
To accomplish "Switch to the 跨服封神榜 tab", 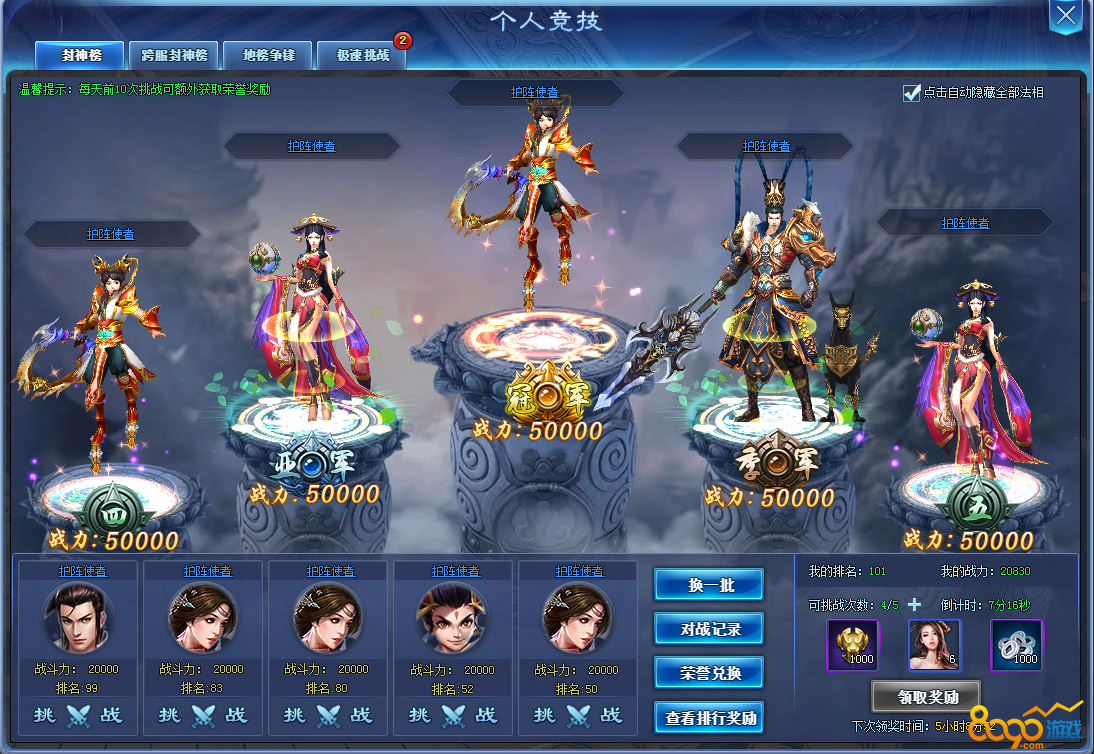I will coord(173,55).
